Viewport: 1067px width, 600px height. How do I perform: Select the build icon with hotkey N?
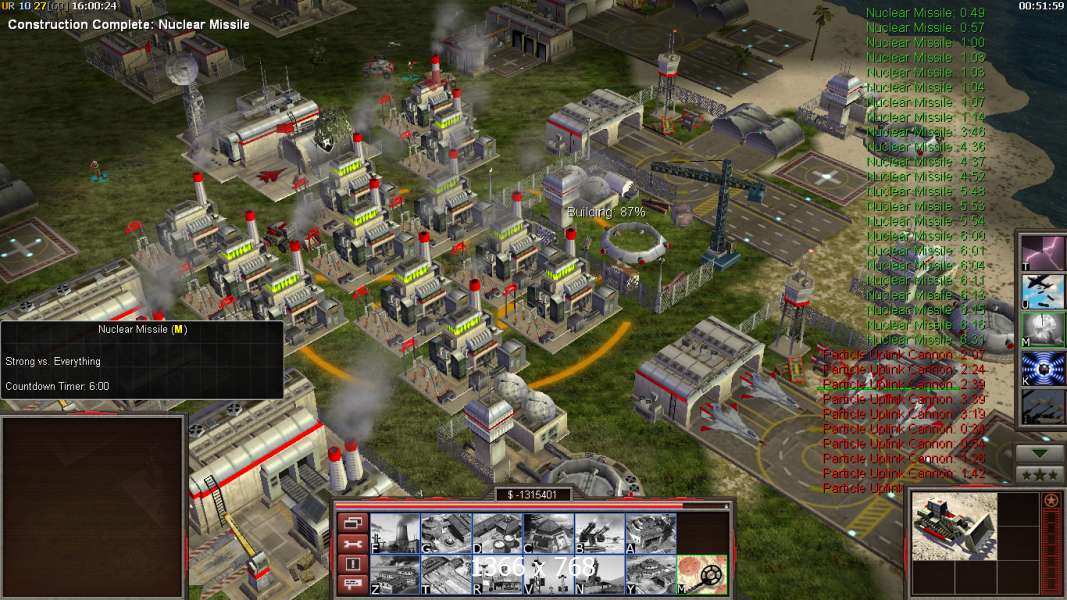(599, 574)
